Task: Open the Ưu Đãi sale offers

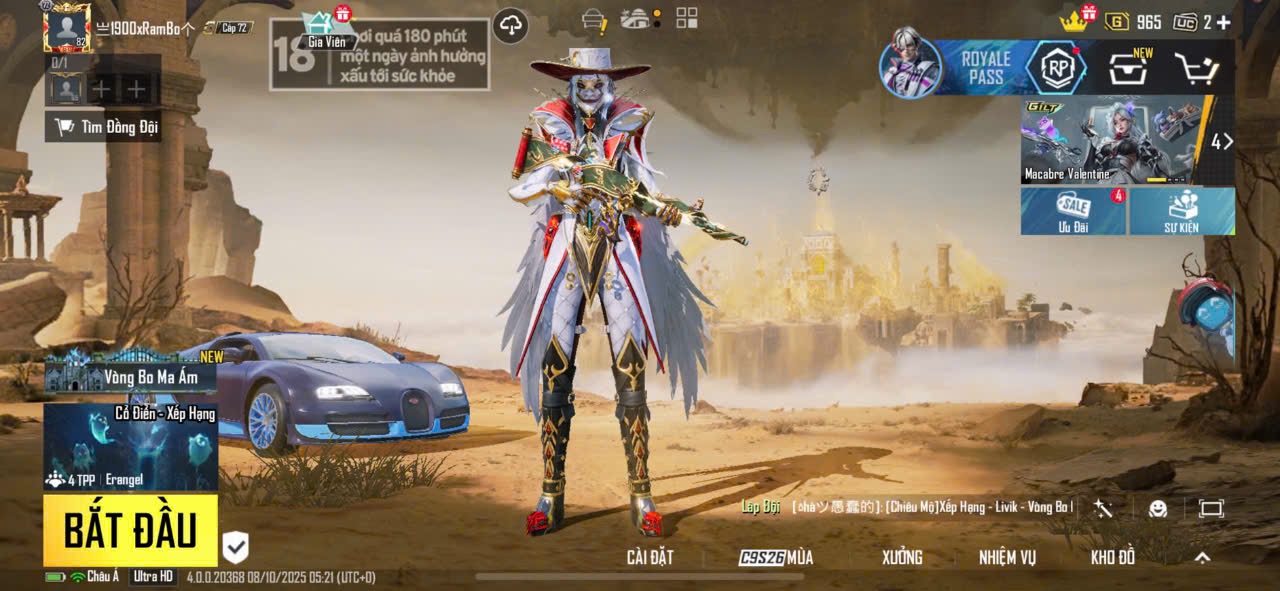Action: (x=1073, y=211)
